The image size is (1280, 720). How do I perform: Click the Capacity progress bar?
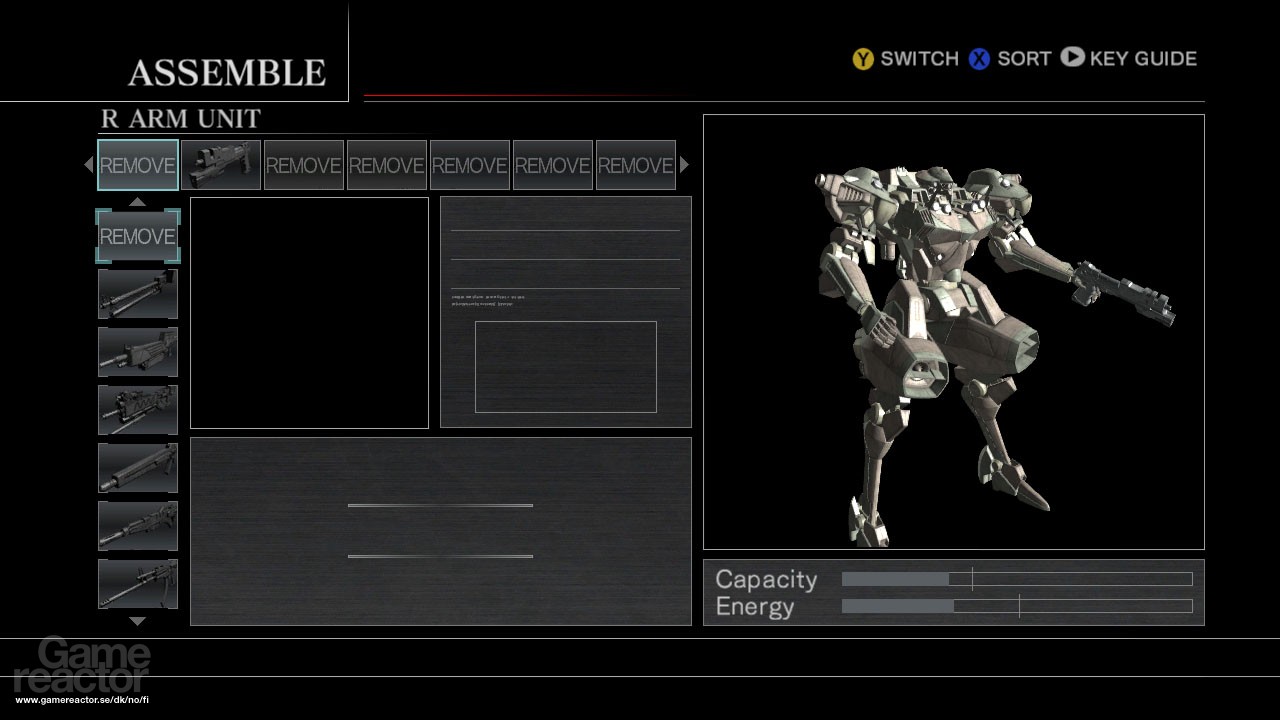click(1015, 578)
